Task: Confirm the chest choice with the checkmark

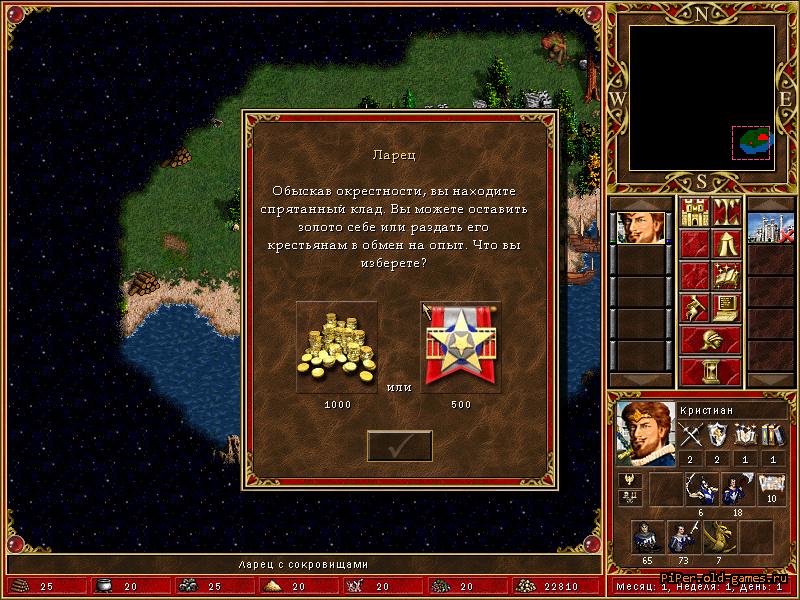Action: click(x=399, y=446)
